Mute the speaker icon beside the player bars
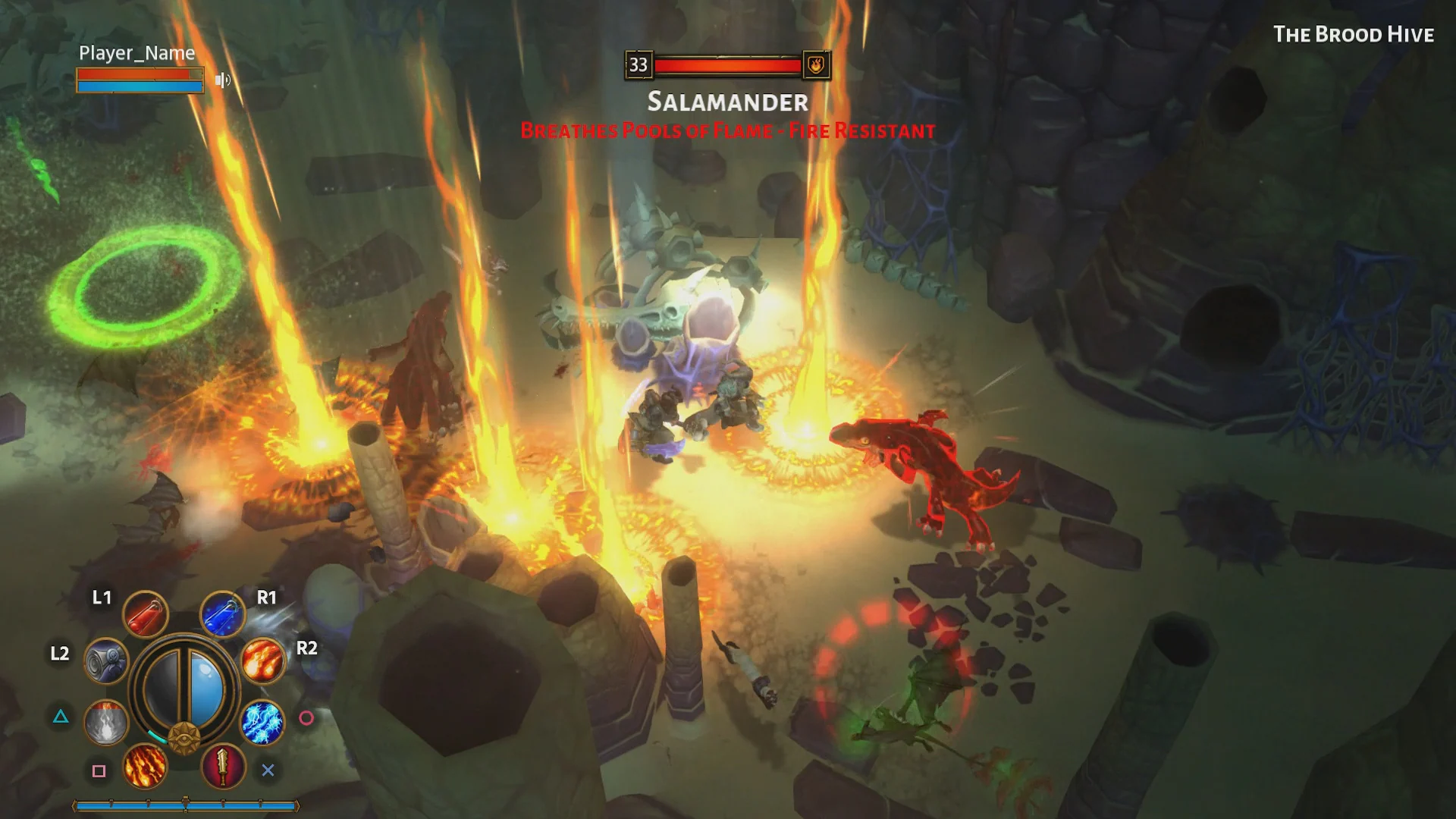Viewport: 1456px width, 819px height. [x=224, y=80]
